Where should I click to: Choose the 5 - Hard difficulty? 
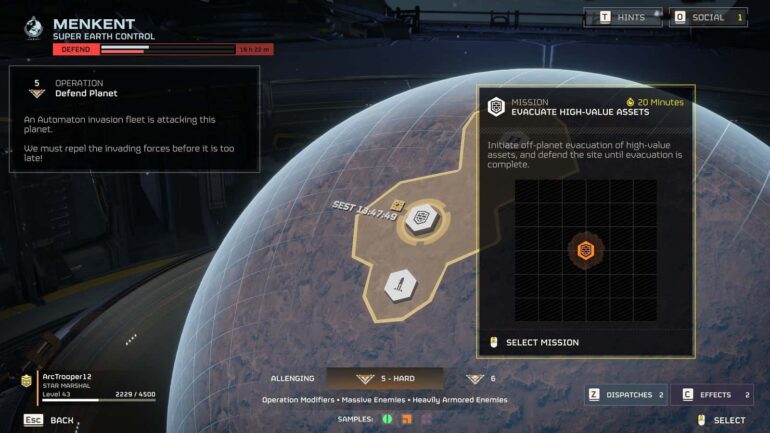tap(400, 379)
